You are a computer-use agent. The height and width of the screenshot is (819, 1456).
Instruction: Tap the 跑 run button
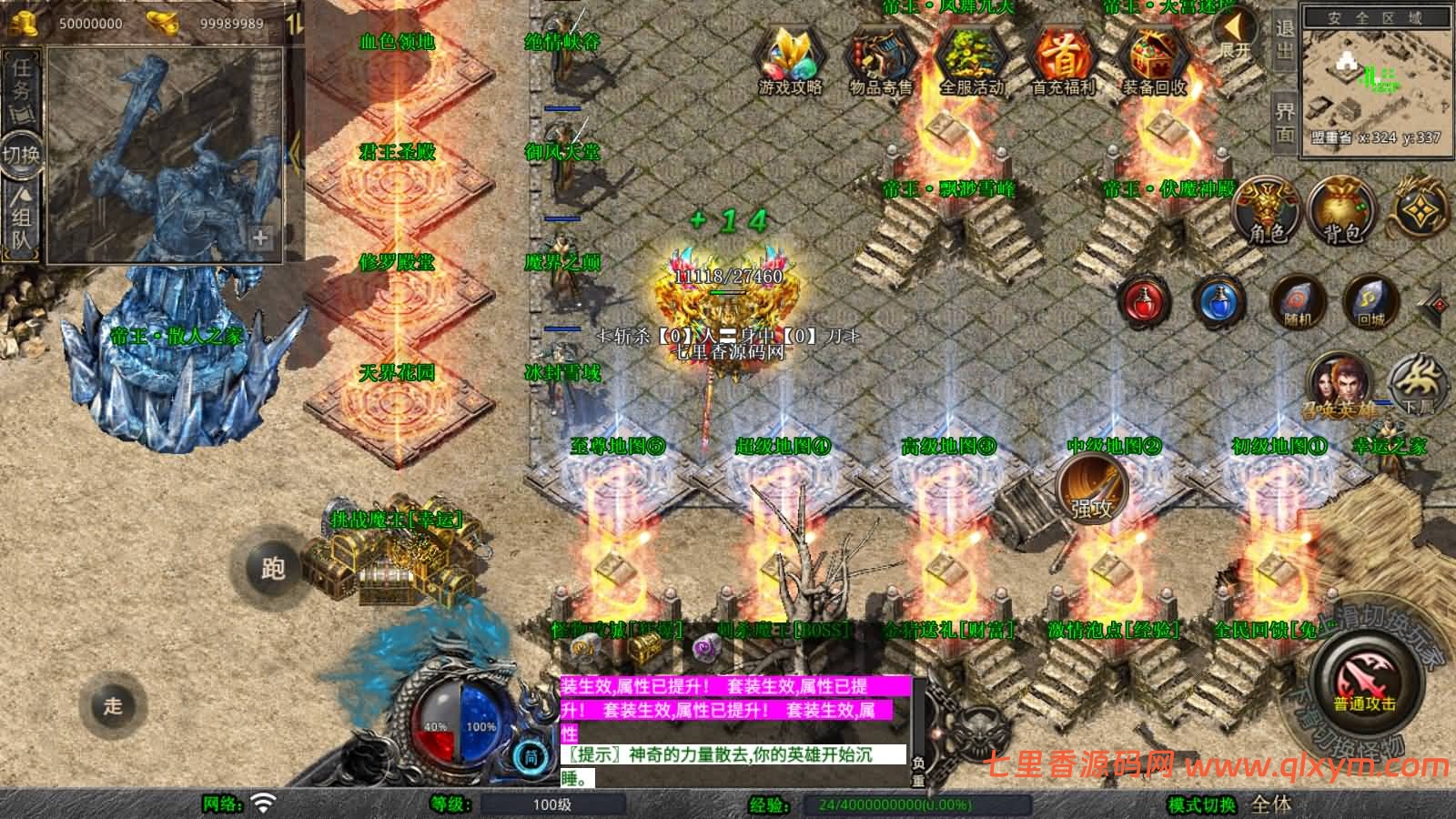tap(273, 569)
